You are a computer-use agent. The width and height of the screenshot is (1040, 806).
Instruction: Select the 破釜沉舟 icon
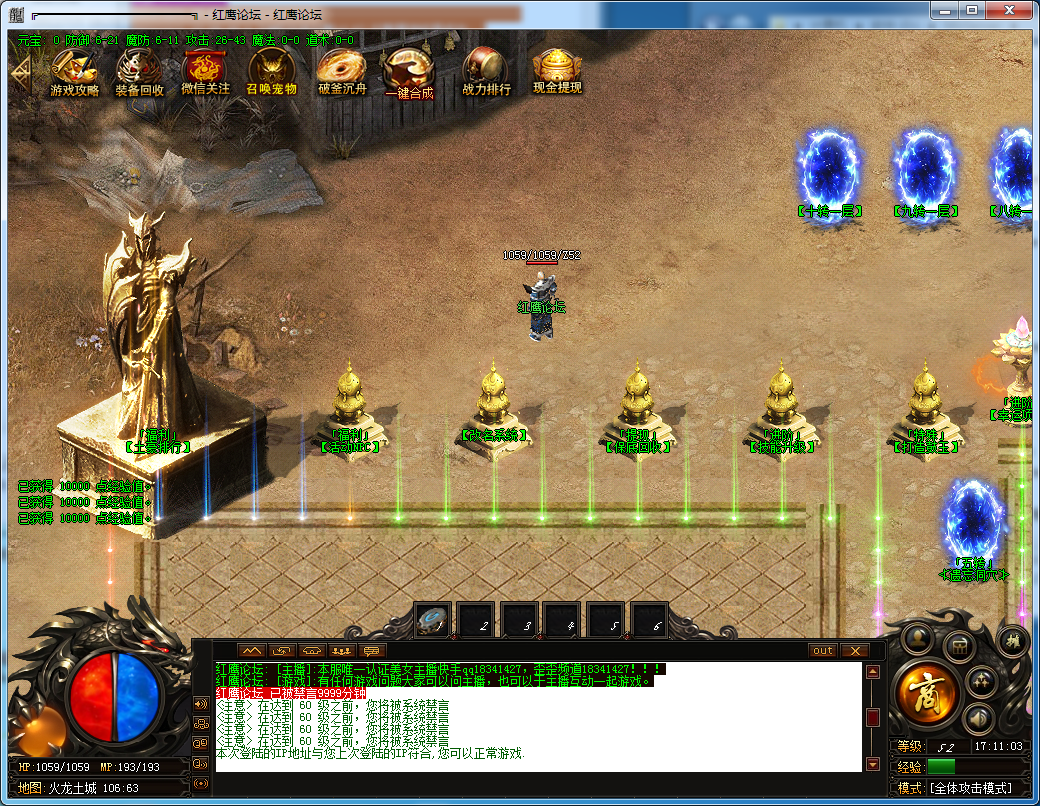pyautogui.click(x=343, y=70)
